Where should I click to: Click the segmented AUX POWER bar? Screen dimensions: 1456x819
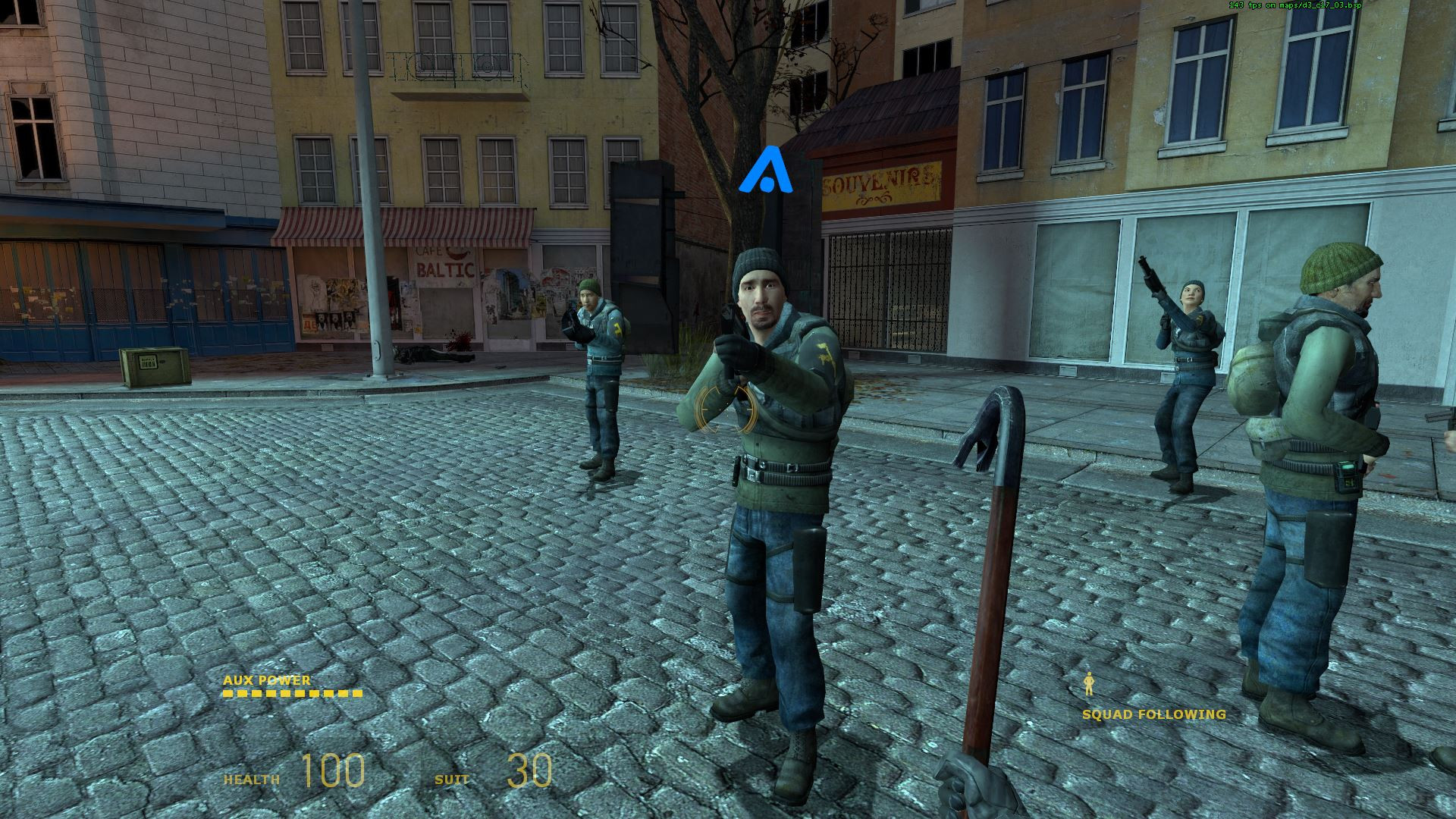tap(292, 694)
